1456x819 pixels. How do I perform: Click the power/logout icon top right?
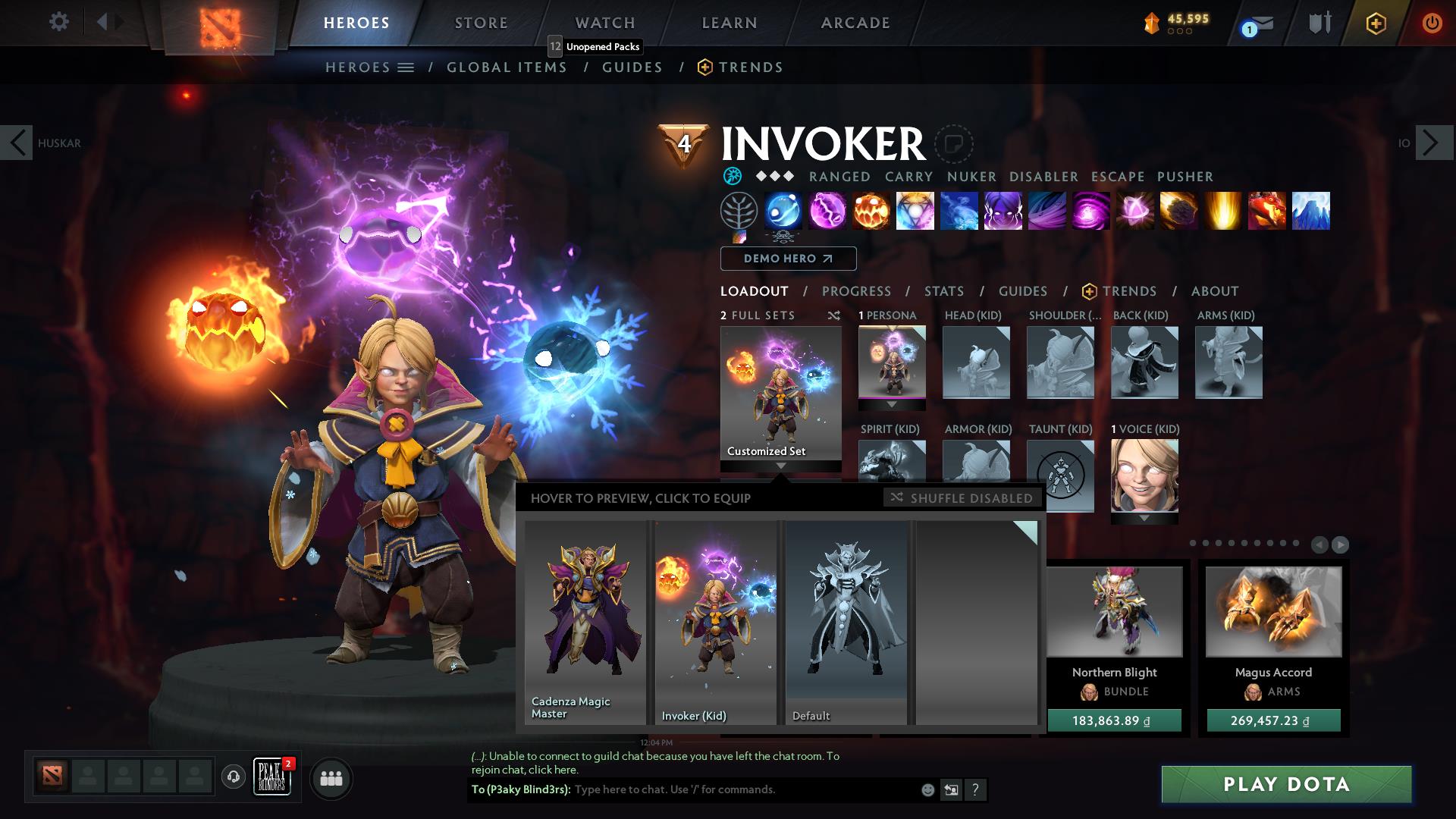(1432, 23)
